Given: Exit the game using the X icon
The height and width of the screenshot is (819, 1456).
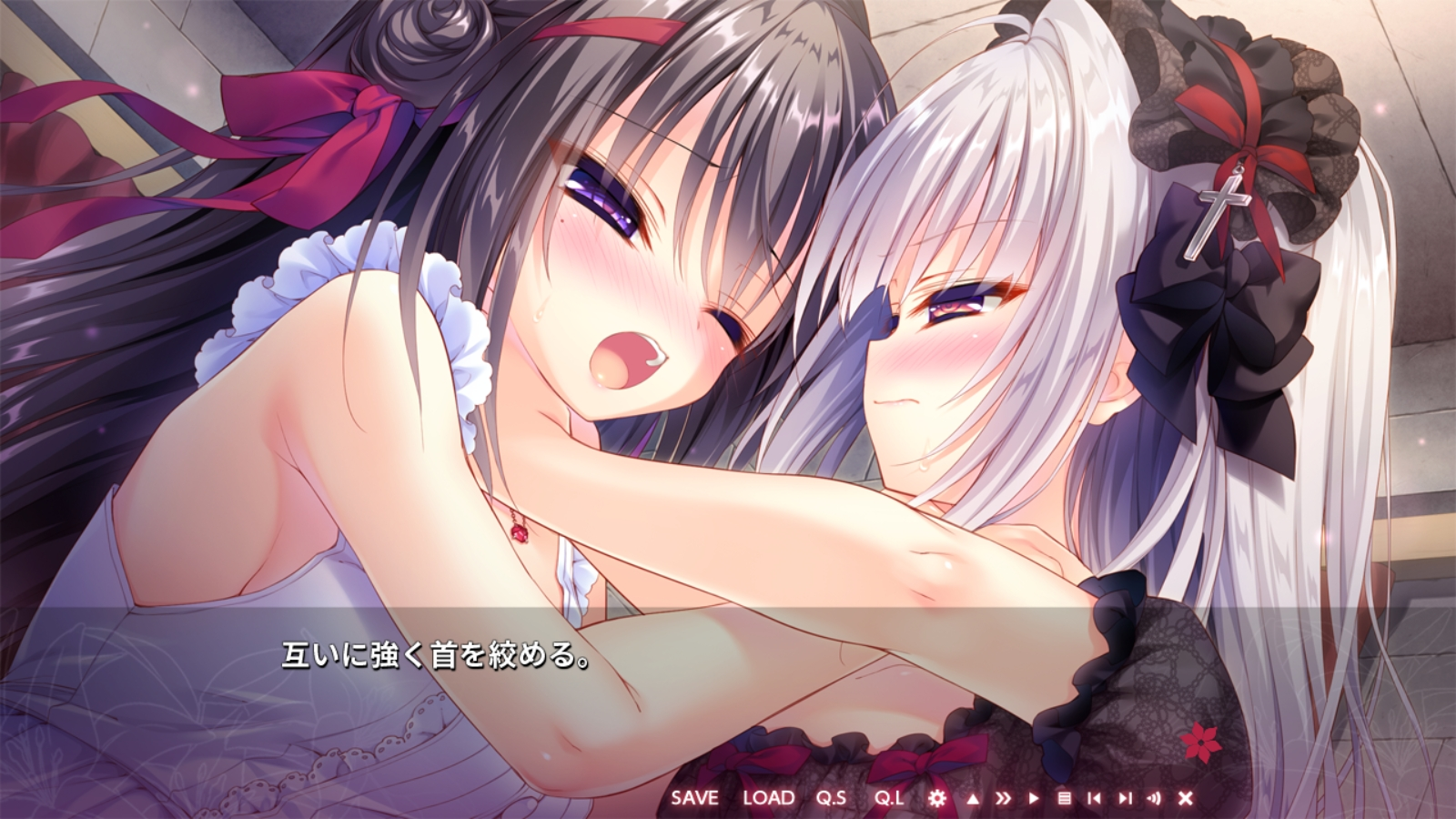Looking at the screenshot, I should click(1186, 797).
